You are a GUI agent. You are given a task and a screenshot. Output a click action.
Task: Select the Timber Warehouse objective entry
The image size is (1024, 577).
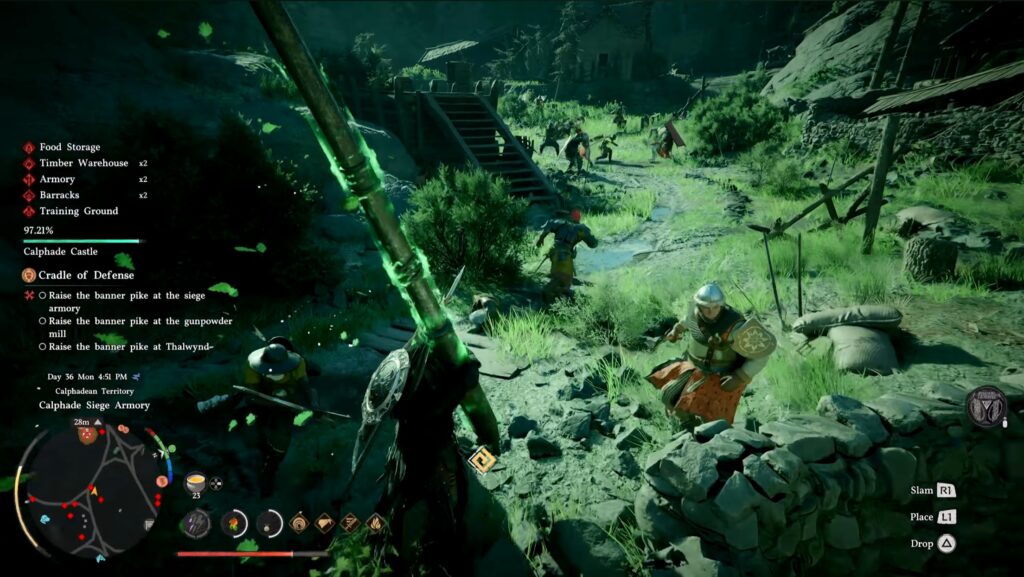tap(83, 163)
